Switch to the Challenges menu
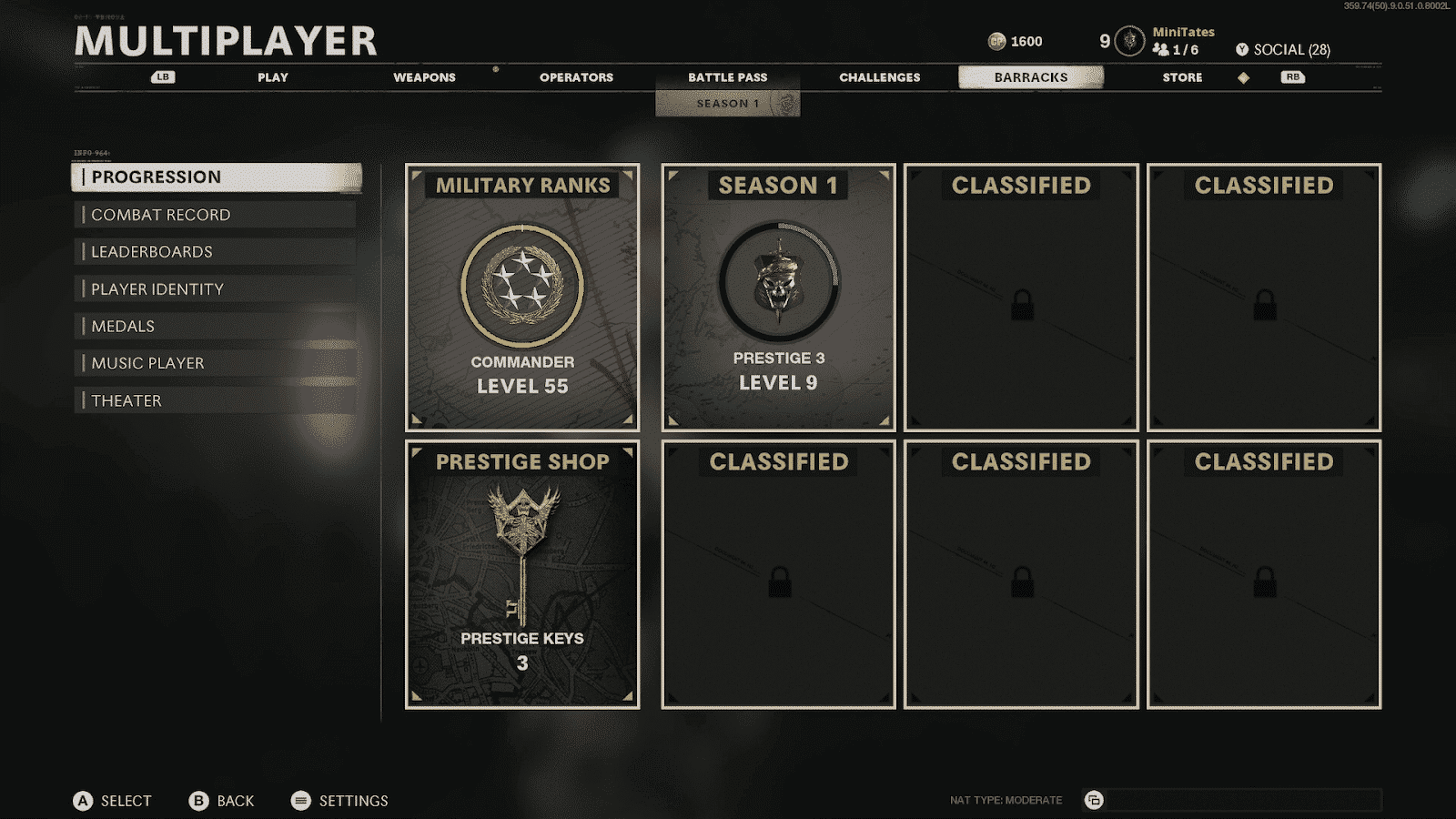 point(878,77)
